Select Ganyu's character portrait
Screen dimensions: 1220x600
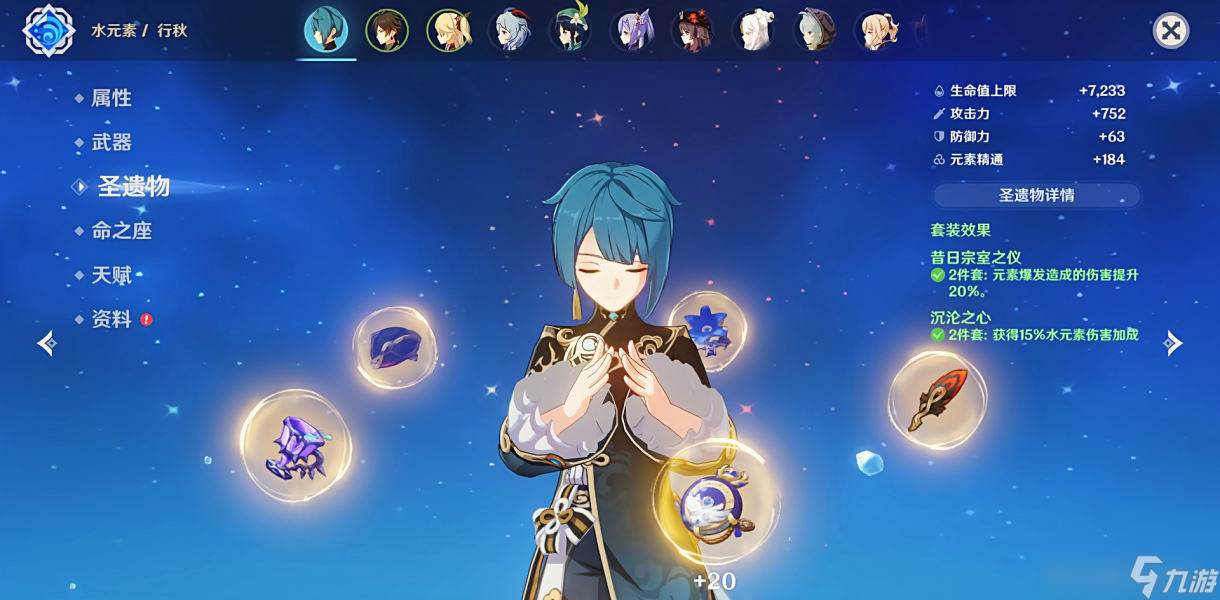pyautogui.click(x=509, y=31)
